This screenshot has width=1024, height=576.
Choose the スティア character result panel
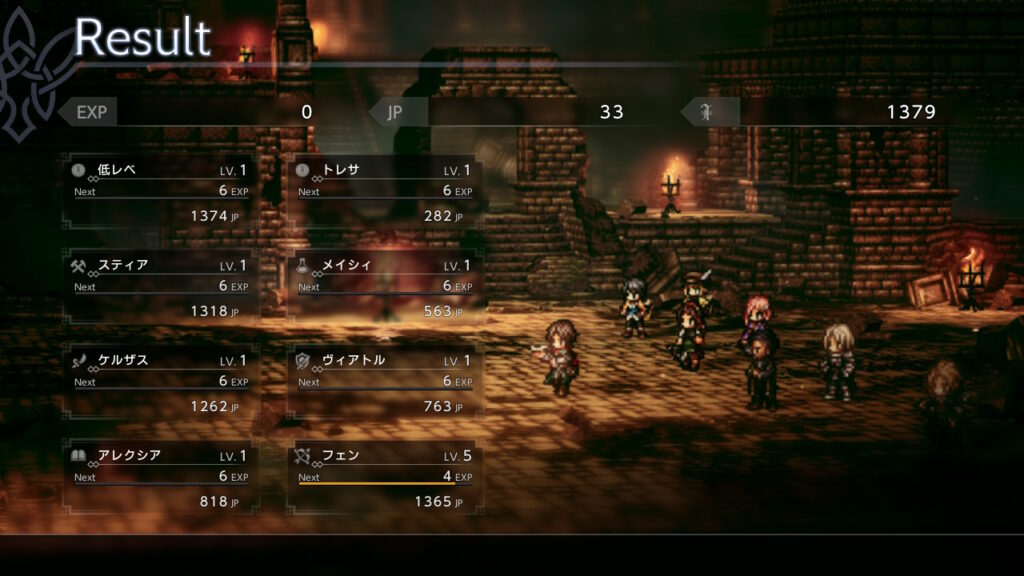tap(160, 287)
